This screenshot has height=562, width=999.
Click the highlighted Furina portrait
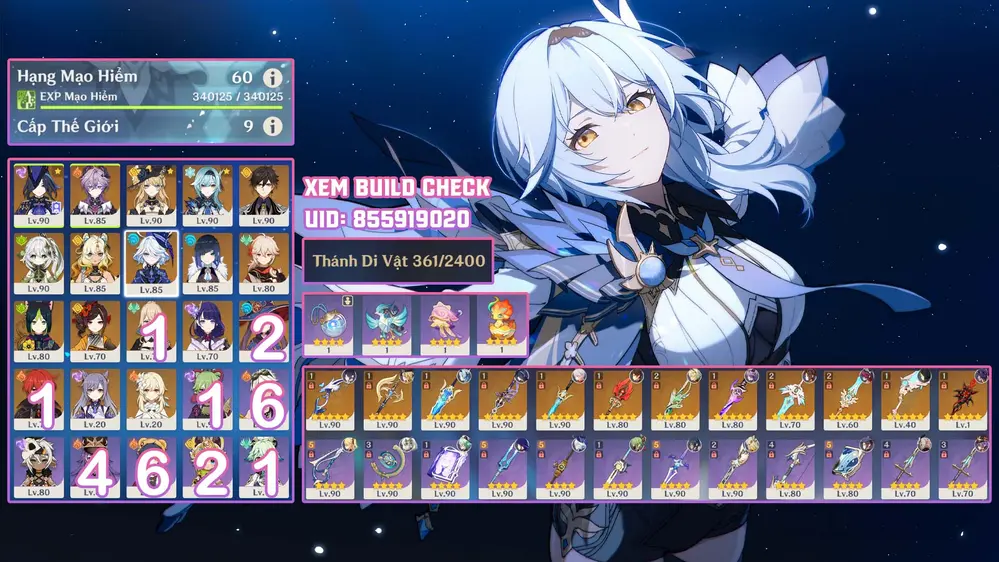click(151, 262)
